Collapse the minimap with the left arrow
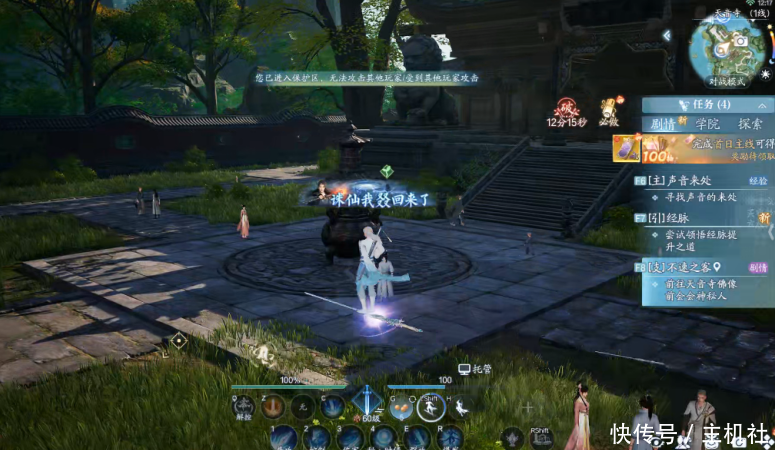775x450 pixels. pyautogui.click(x=667, y=36)
